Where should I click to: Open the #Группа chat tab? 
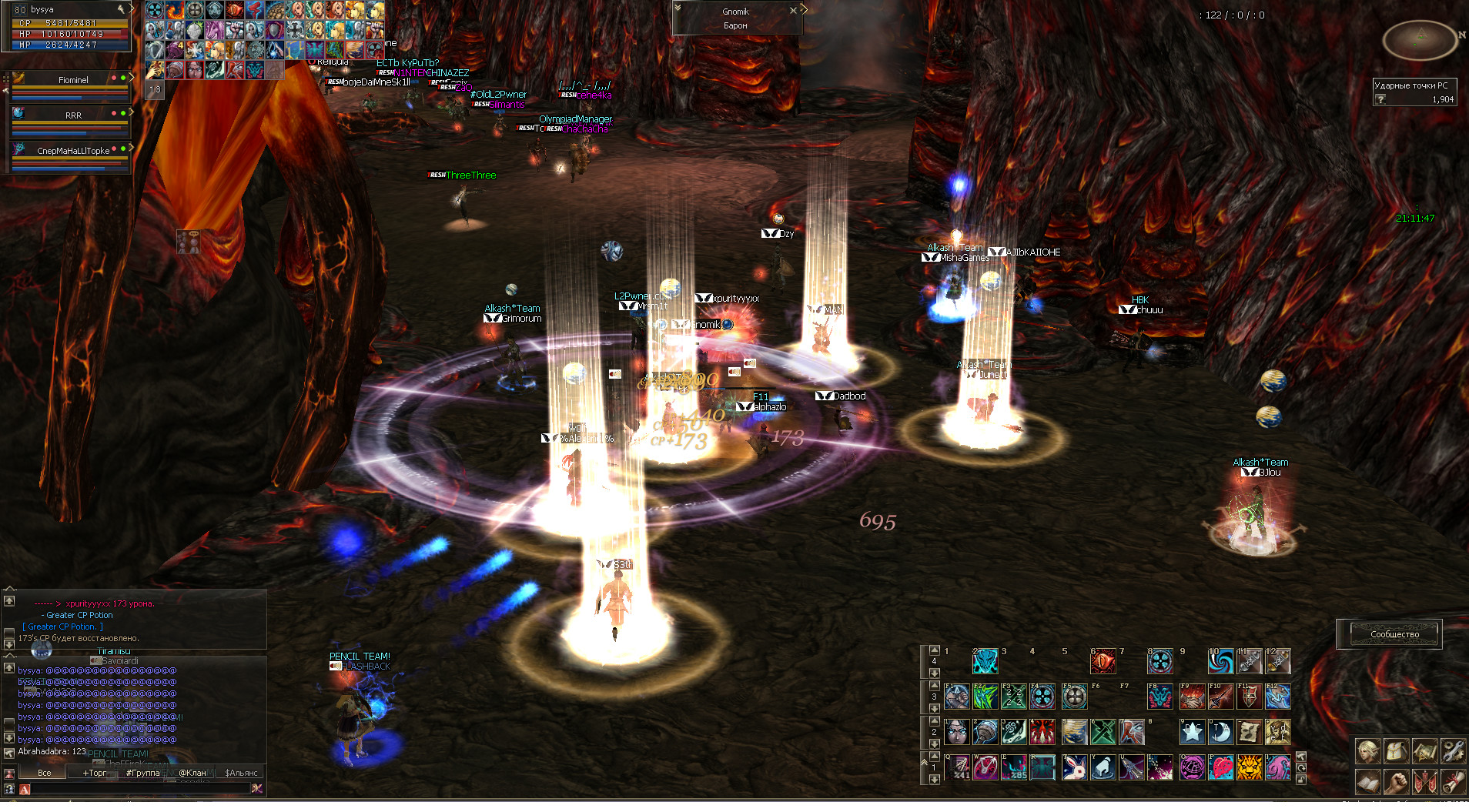tap(142, 773)
